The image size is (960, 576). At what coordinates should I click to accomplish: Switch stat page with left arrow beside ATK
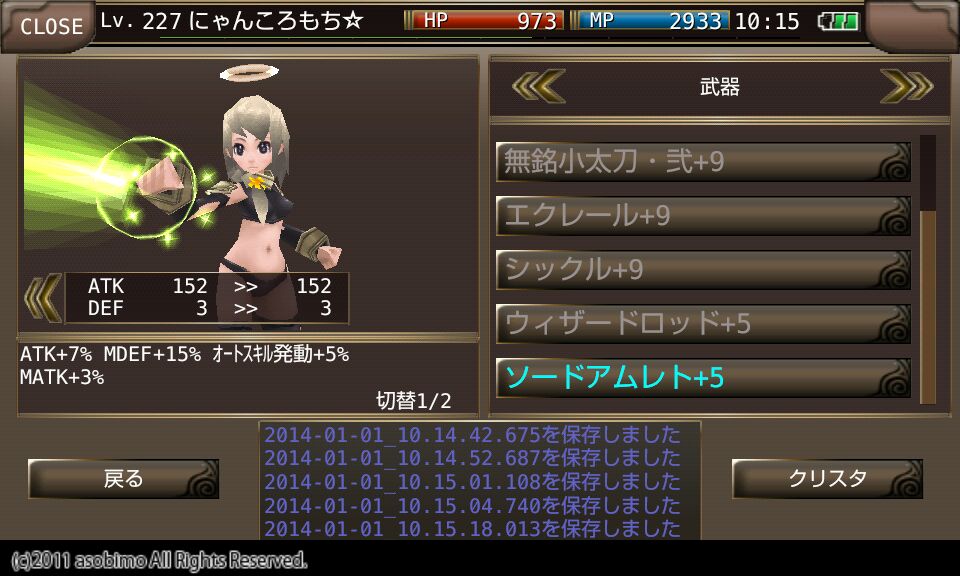(x=42, y=298)
